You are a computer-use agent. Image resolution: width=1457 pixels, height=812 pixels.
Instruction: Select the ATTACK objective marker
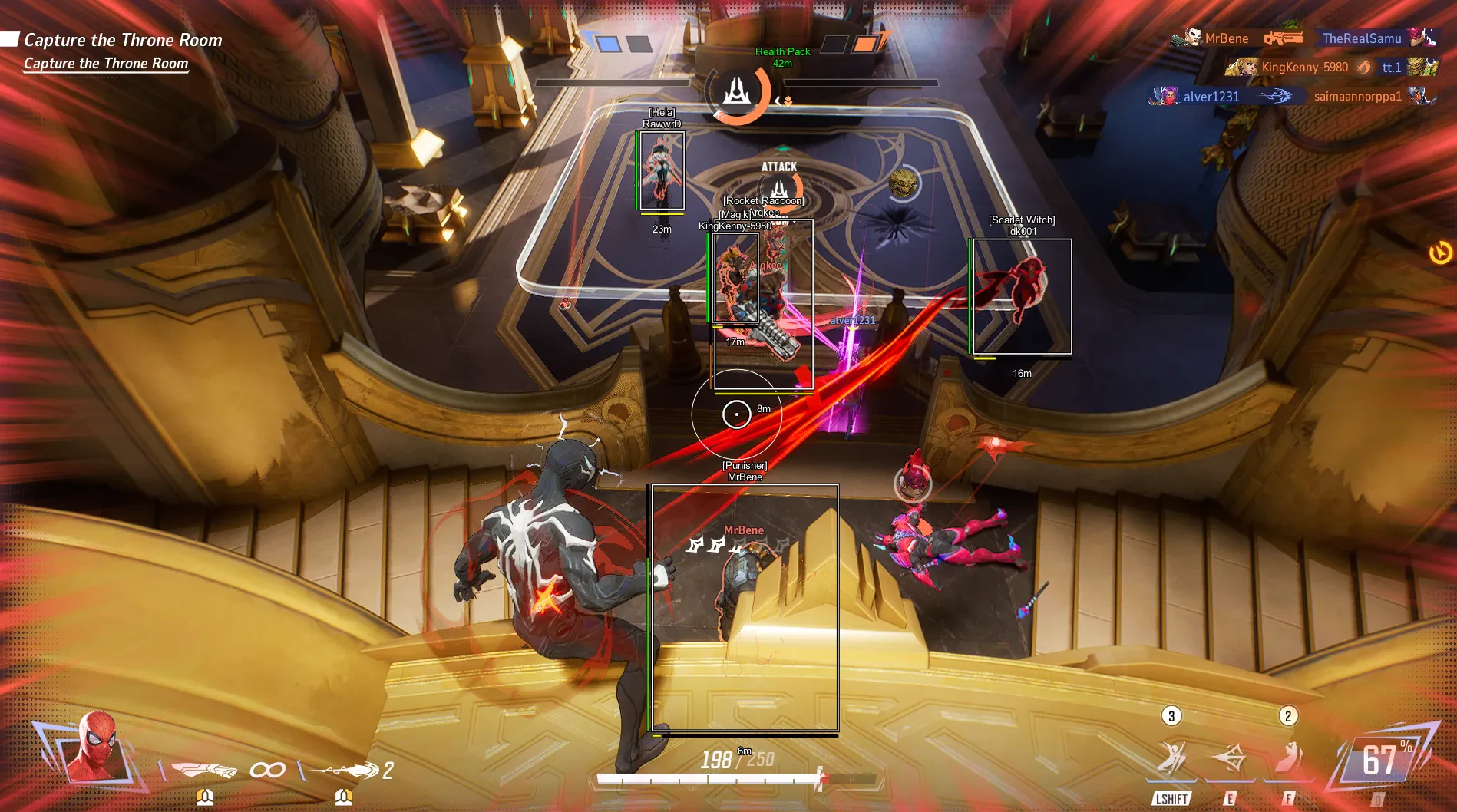point(779,184)
